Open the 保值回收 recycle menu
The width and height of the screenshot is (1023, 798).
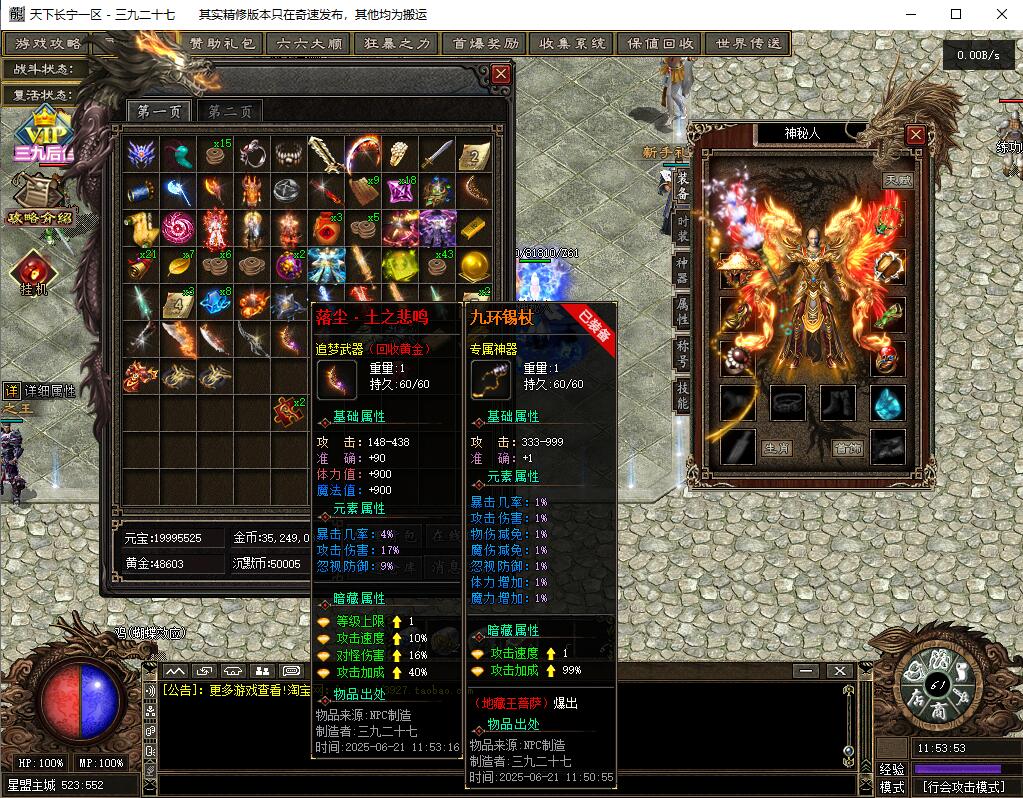coord(660,44)
